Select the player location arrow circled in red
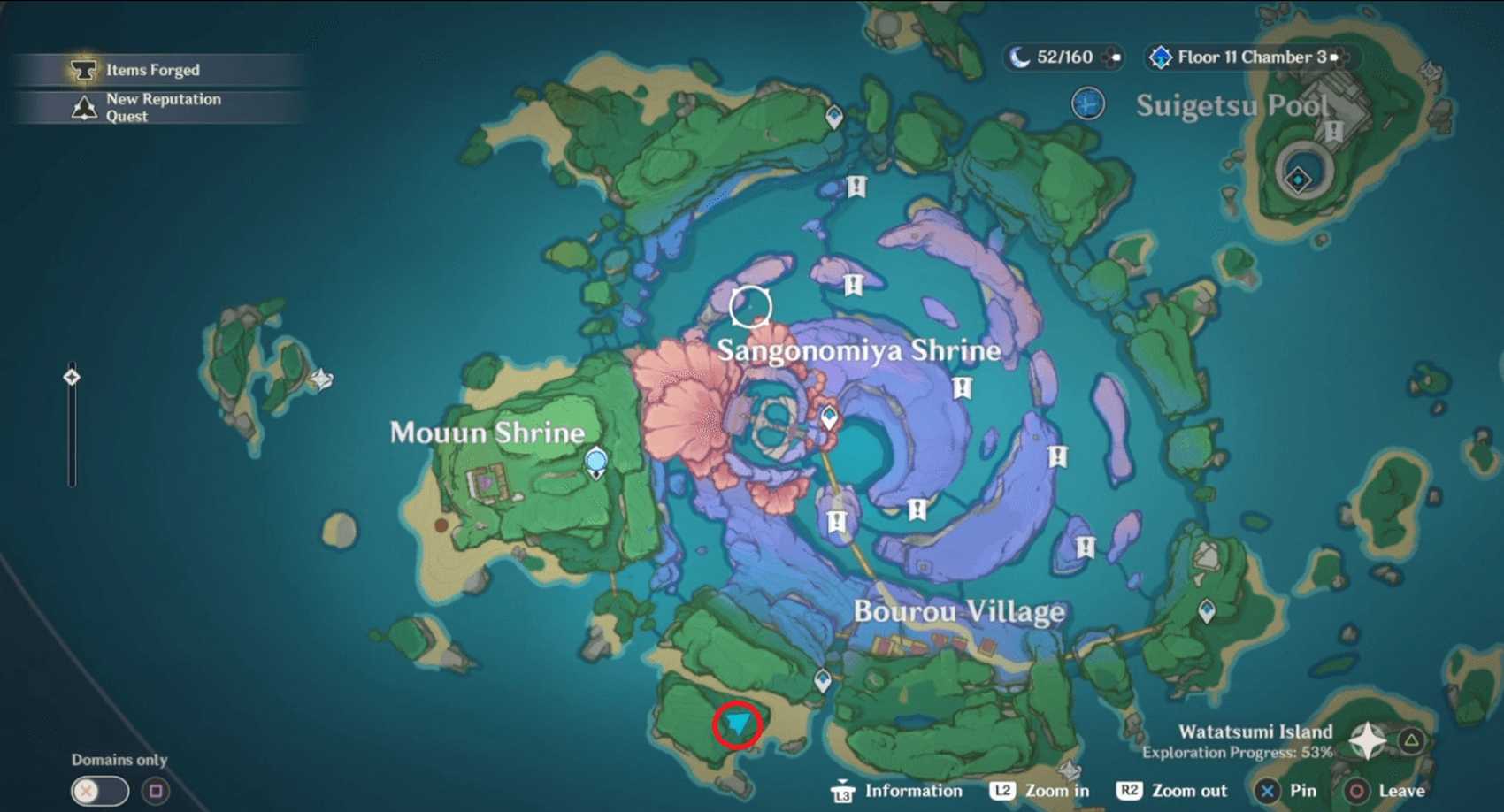The height and width of the screenshot is (812, 1504). point(737,725)
